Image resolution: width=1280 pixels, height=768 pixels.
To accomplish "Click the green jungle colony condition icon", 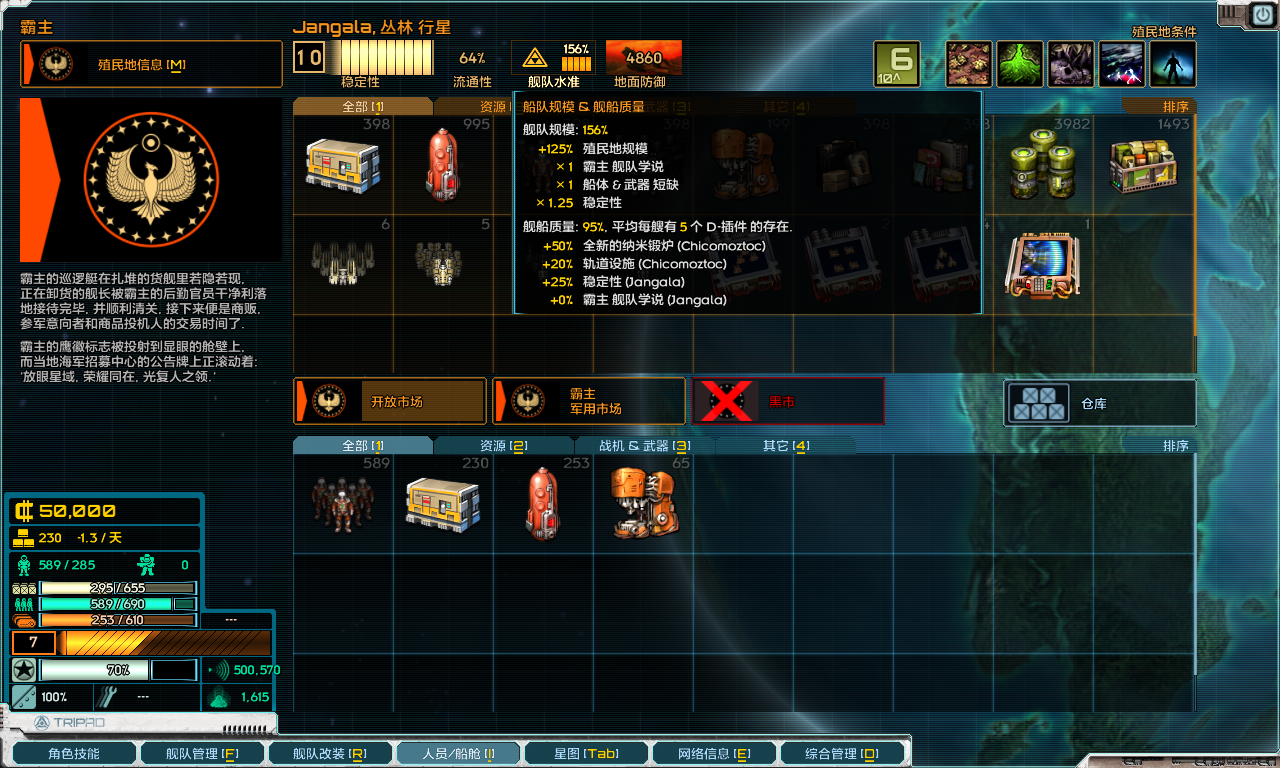I will tap(1020, 63).
